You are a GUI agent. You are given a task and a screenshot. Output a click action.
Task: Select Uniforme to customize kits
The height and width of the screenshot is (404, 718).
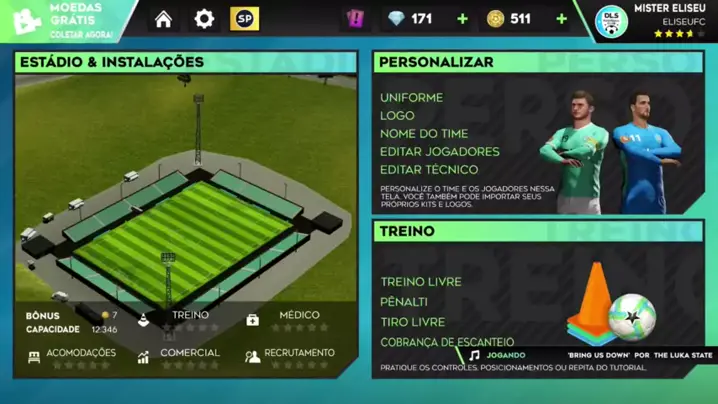411,98
